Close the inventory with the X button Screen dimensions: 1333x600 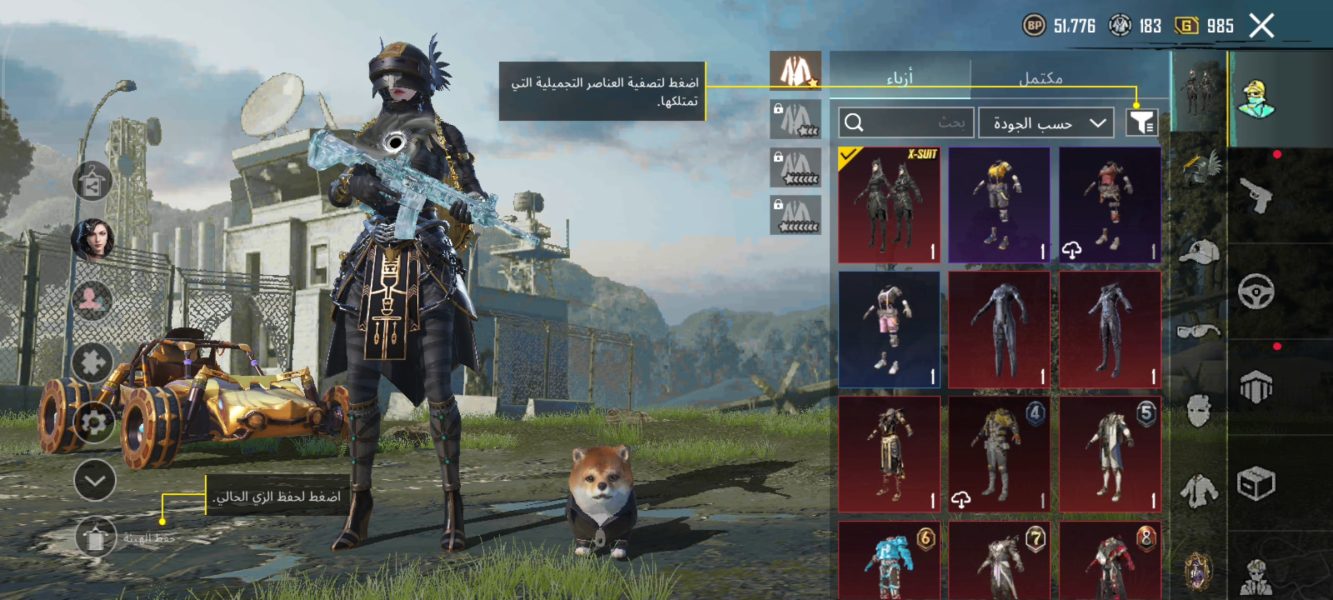(1262, 26)
